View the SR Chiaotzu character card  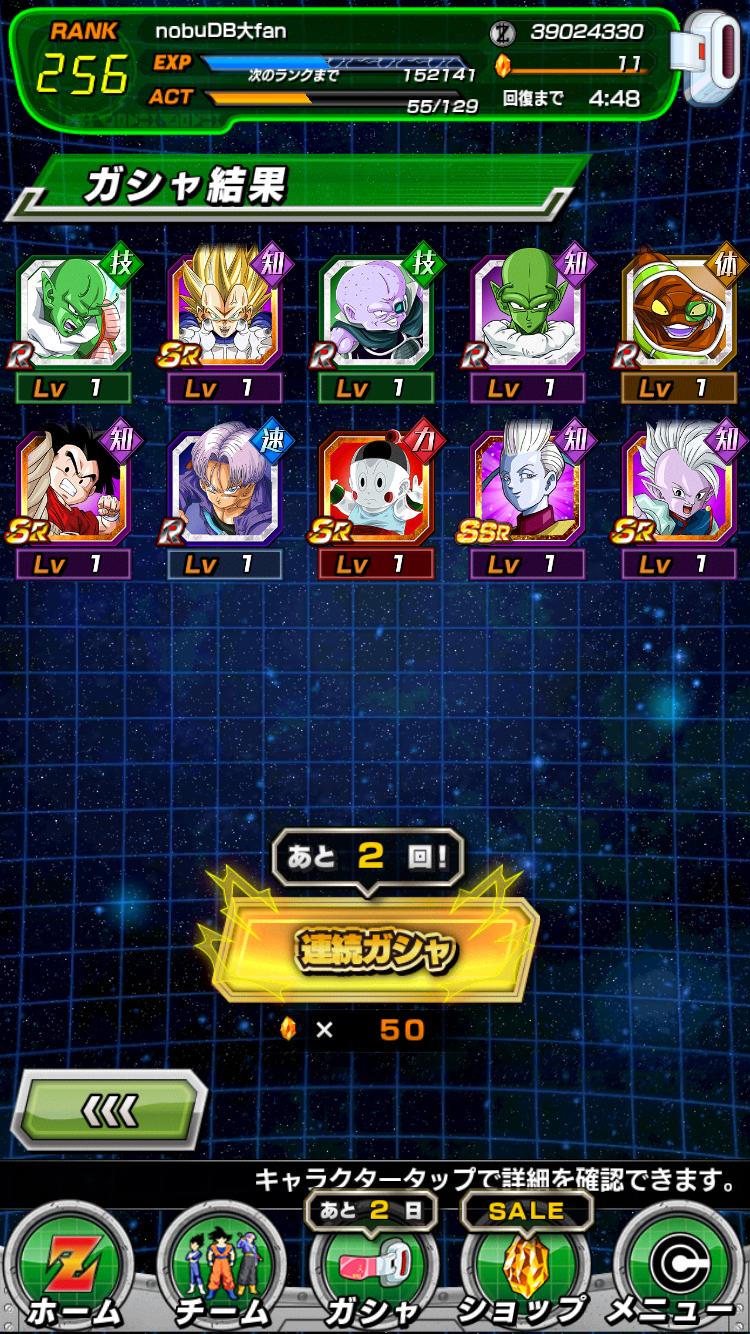point(376,490)
